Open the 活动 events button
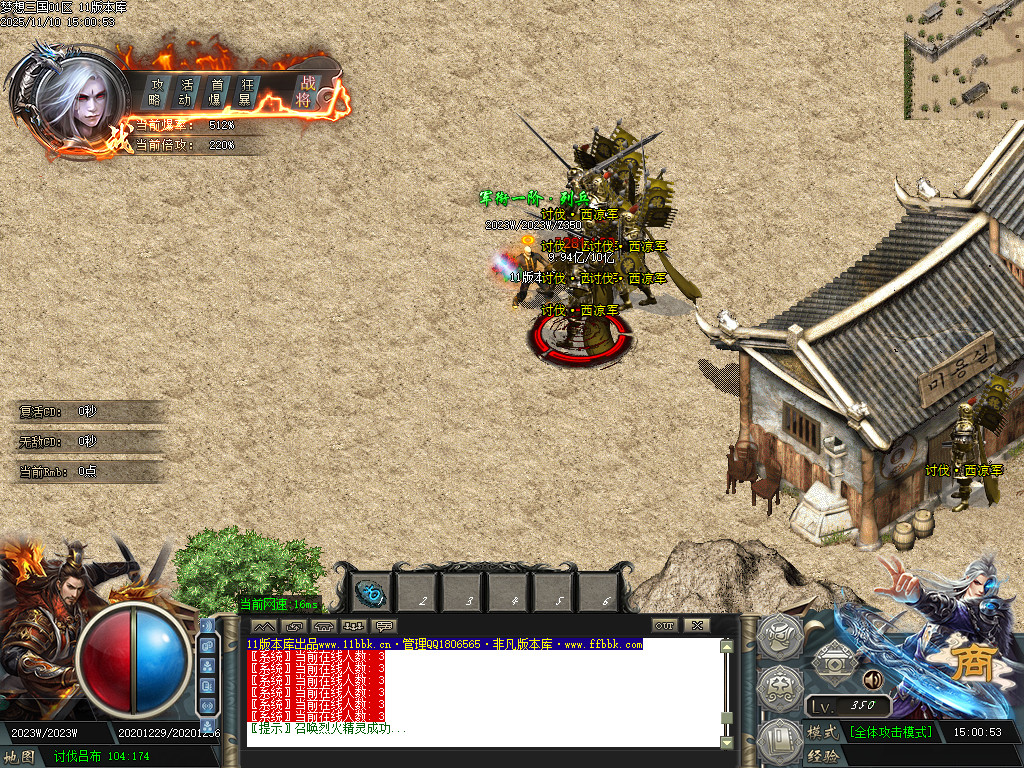Image resolution: width=1024 pixels, height=768 pixels. [x=185, y=91]
